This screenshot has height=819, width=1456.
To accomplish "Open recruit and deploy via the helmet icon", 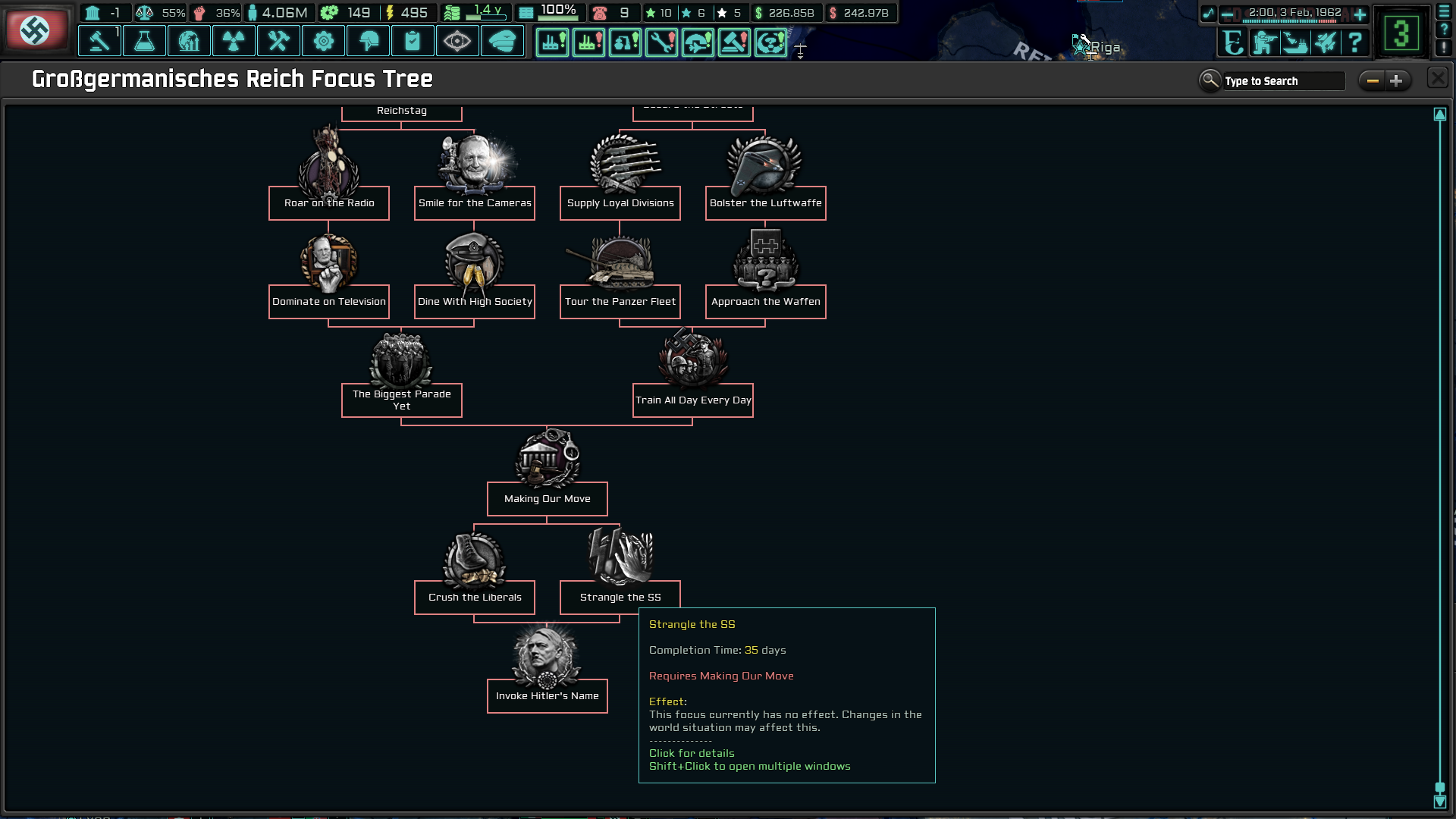I will click(x=368, y=41).
